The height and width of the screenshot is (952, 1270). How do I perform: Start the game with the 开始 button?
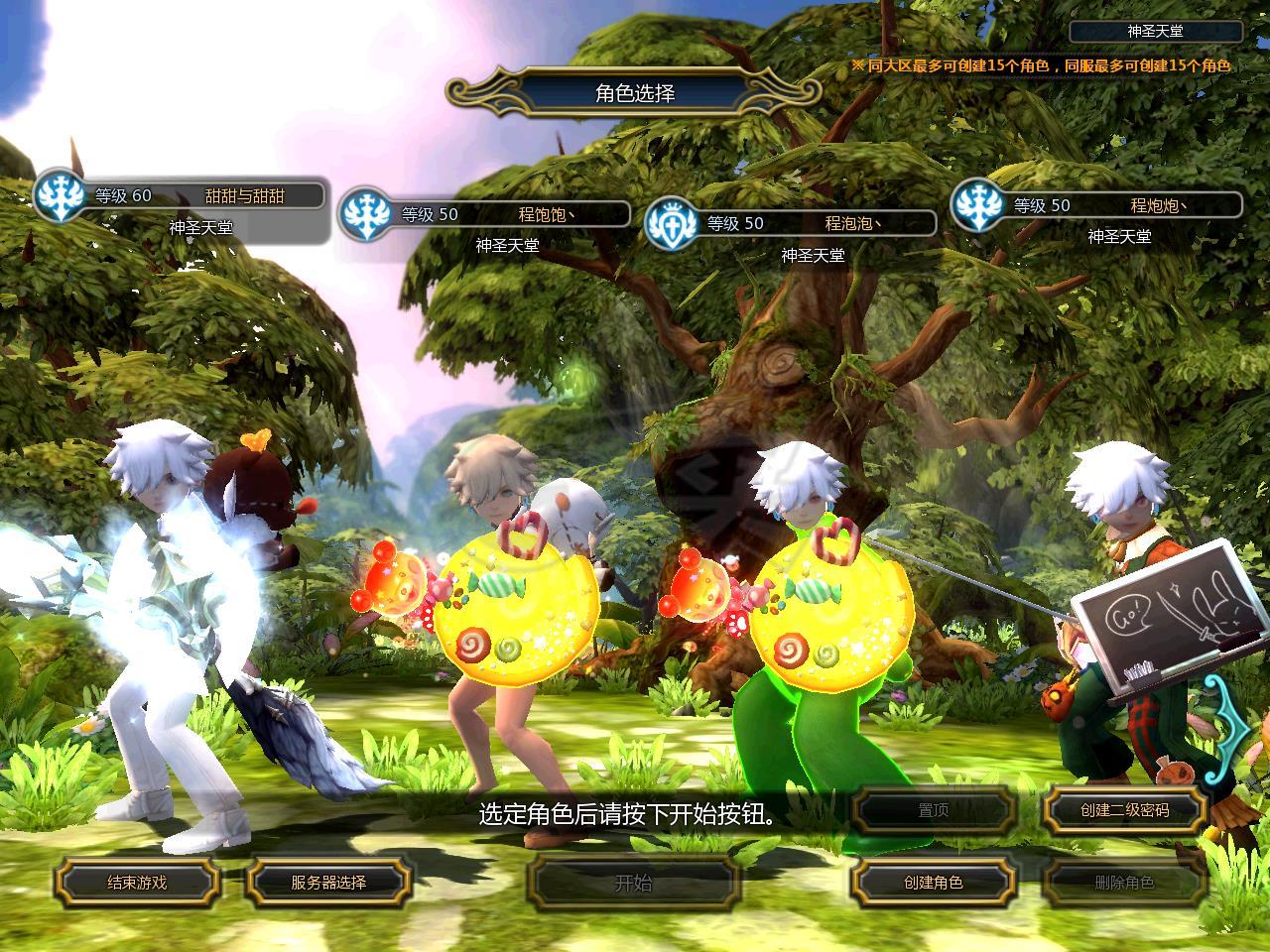pos(634,882)
